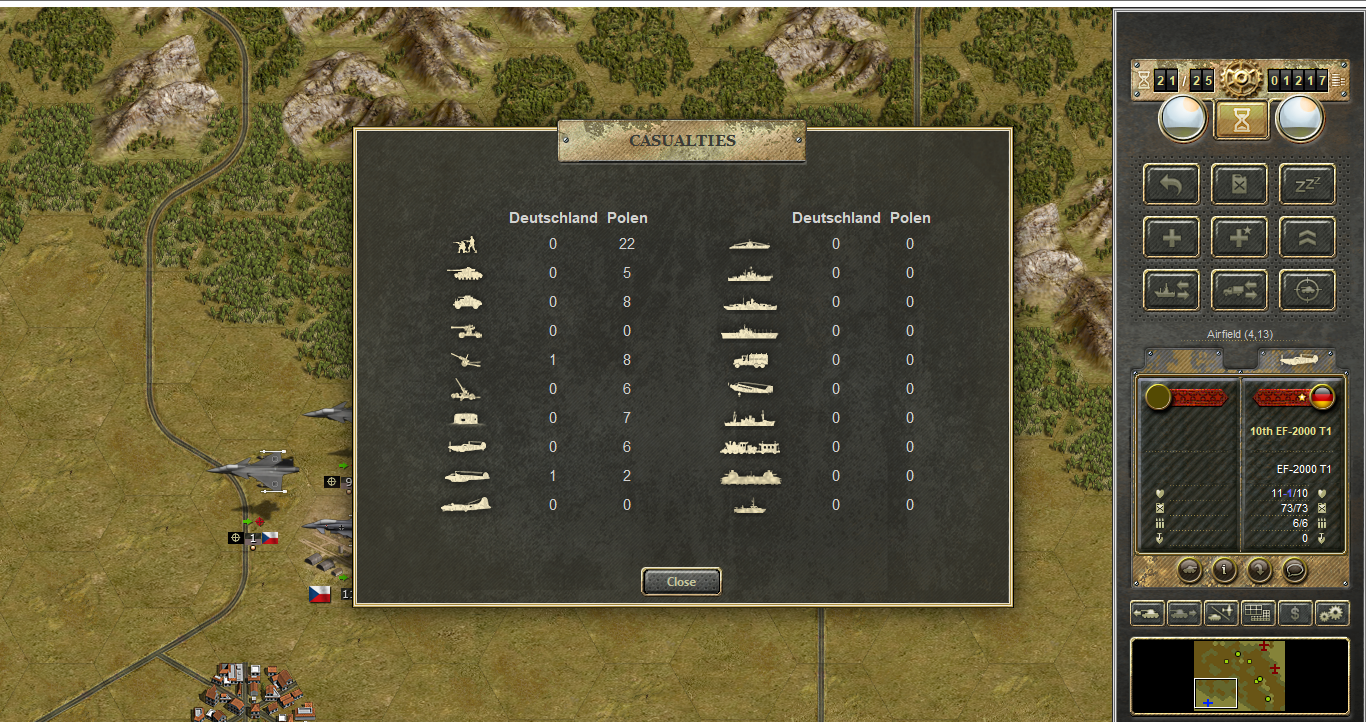This screenshot has height=722, width=1366.
Task: Click the truck transport mount button
Action: (x=1239, y=290)
